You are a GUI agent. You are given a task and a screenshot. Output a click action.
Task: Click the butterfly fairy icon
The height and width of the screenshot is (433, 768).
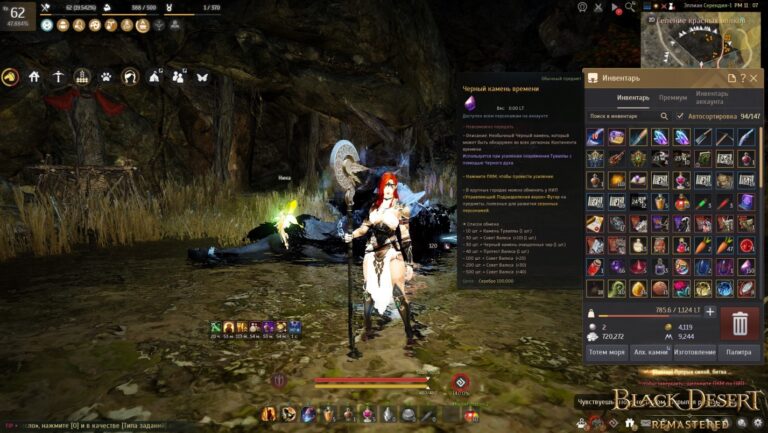(203, 76)
